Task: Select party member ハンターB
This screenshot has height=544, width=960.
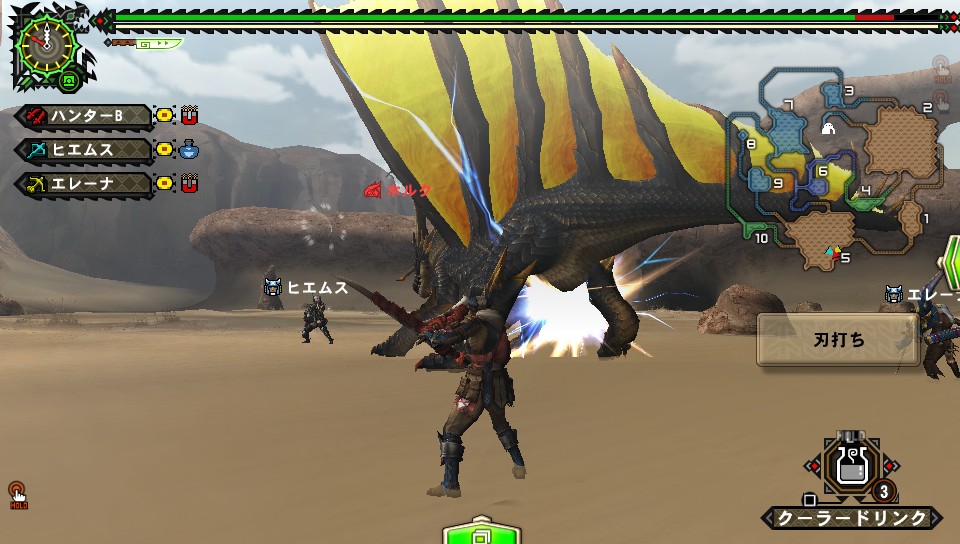Action: coord(85,116)
